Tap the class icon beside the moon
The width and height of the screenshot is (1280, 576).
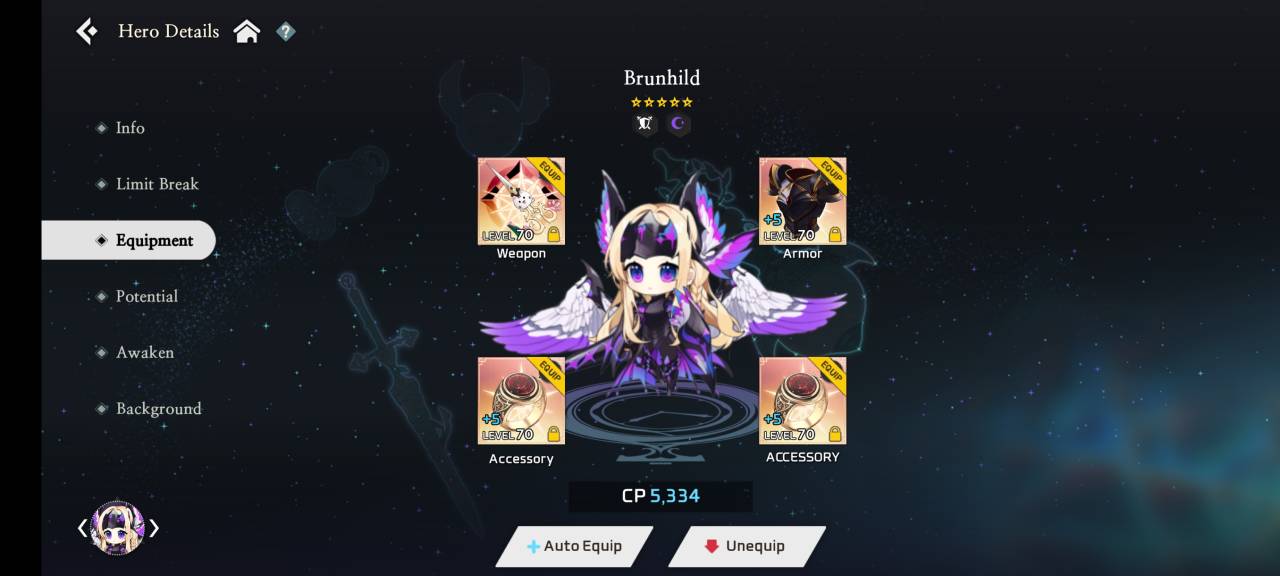click(645, 124)
